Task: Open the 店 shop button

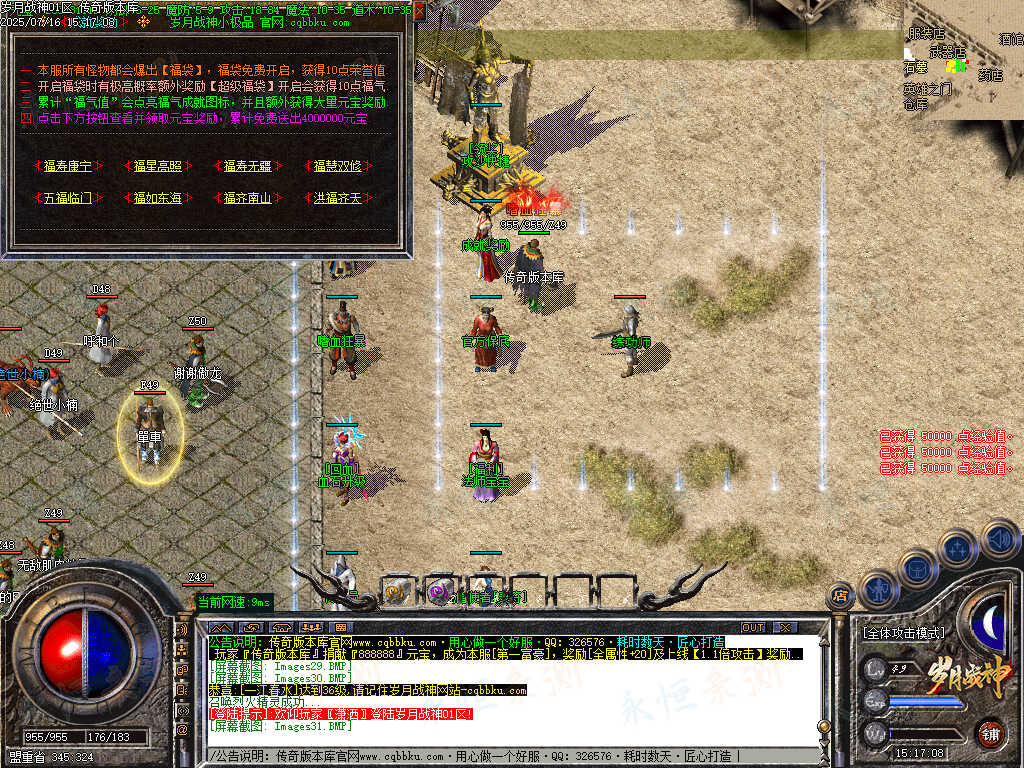Action: pos(840,596)
